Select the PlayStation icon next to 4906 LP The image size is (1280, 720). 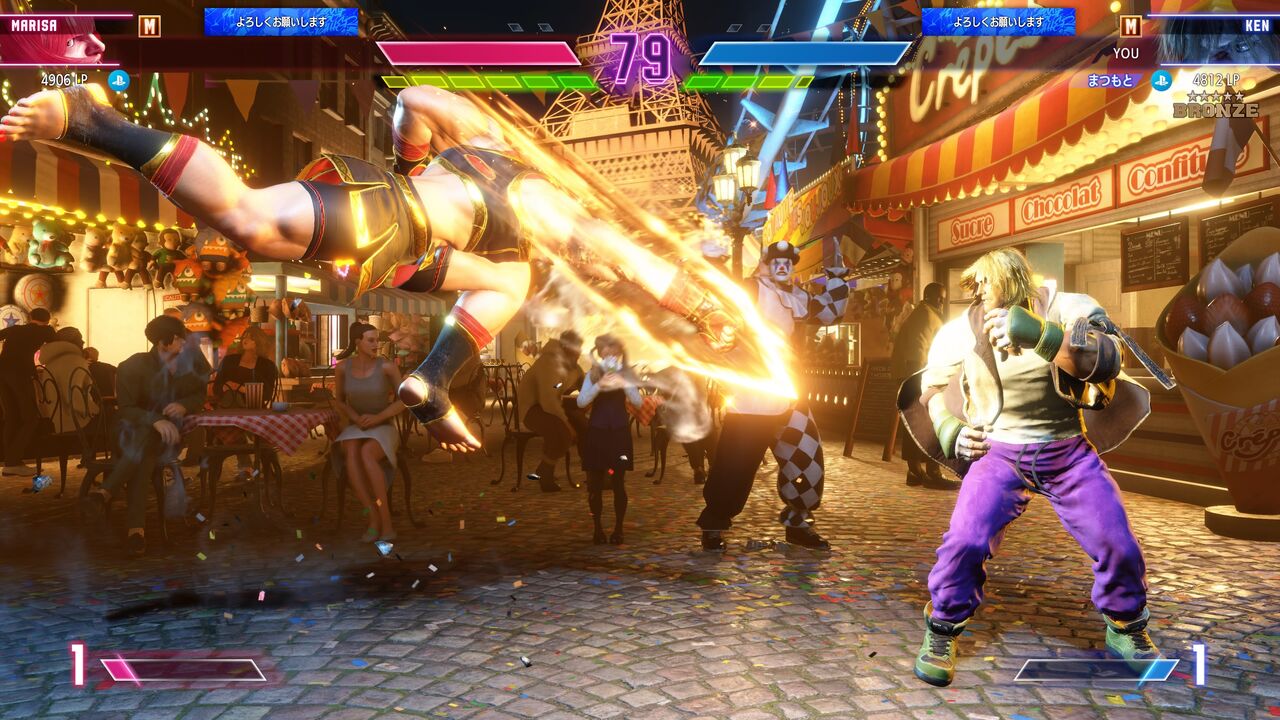click(x=119, y=80)
